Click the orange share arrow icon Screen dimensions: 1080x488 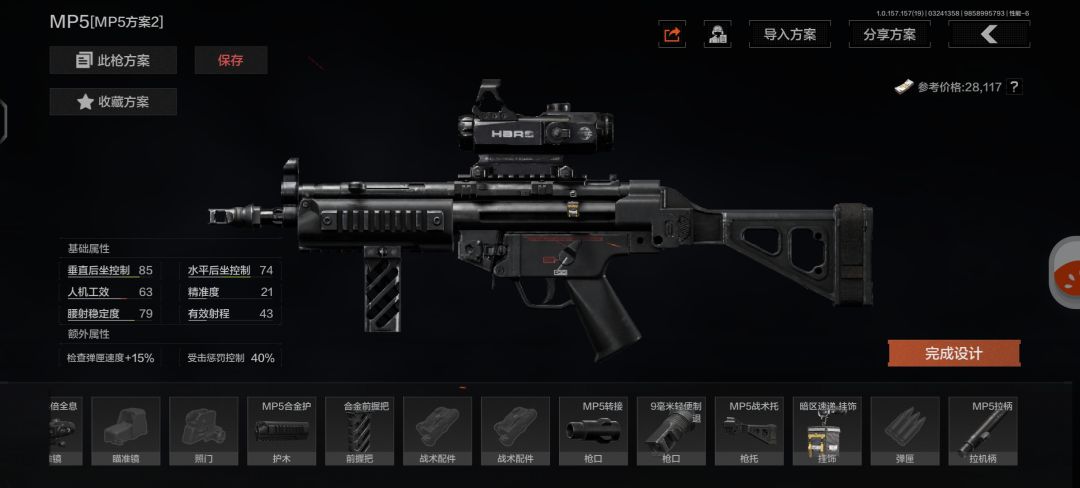click(x=672, y=34)
